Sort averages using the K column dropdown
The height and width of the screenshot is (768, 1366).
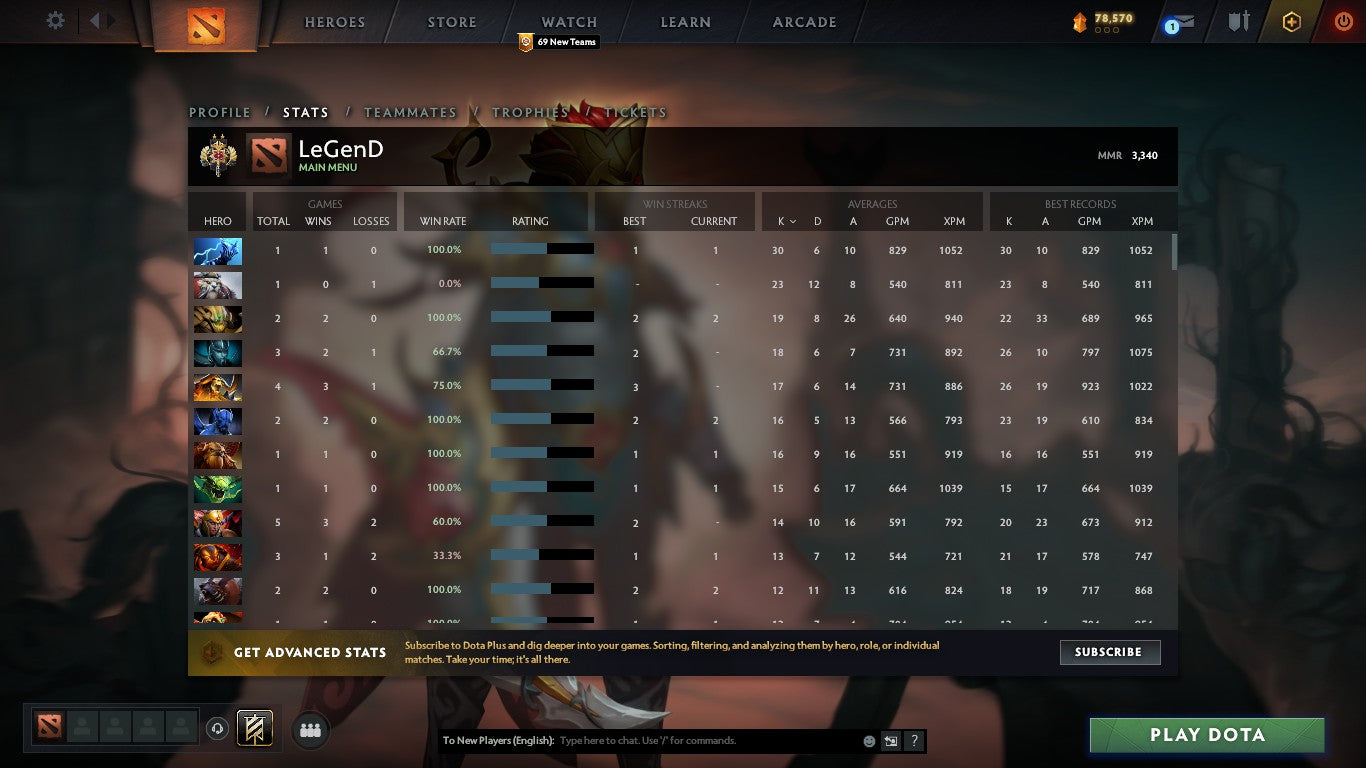tap(787, 221)
